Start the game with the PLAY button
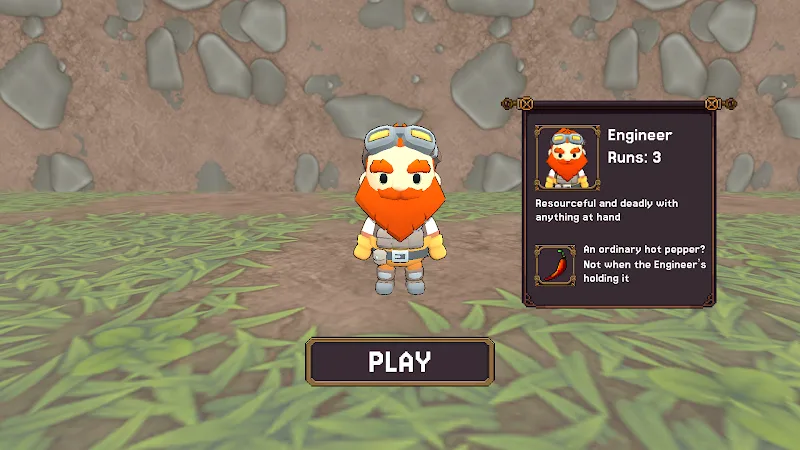The image size is (800, 450). pos(400,361)
